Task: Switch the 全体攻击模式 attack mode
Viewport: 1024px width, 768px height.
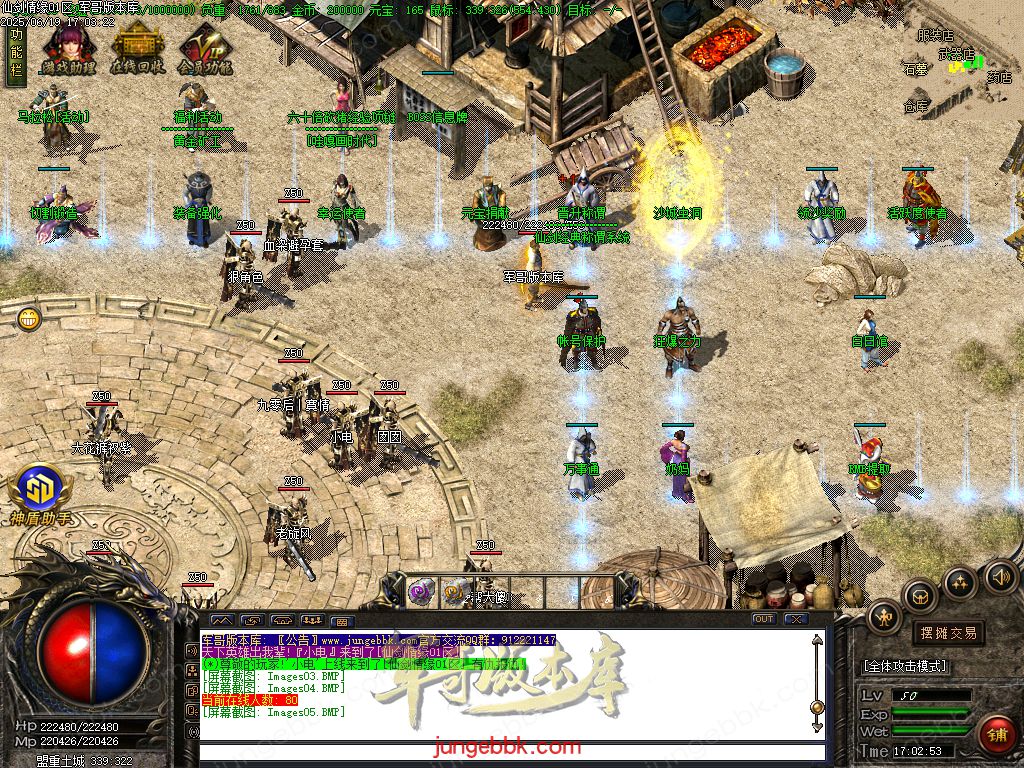Action: (x=905, y=666)
